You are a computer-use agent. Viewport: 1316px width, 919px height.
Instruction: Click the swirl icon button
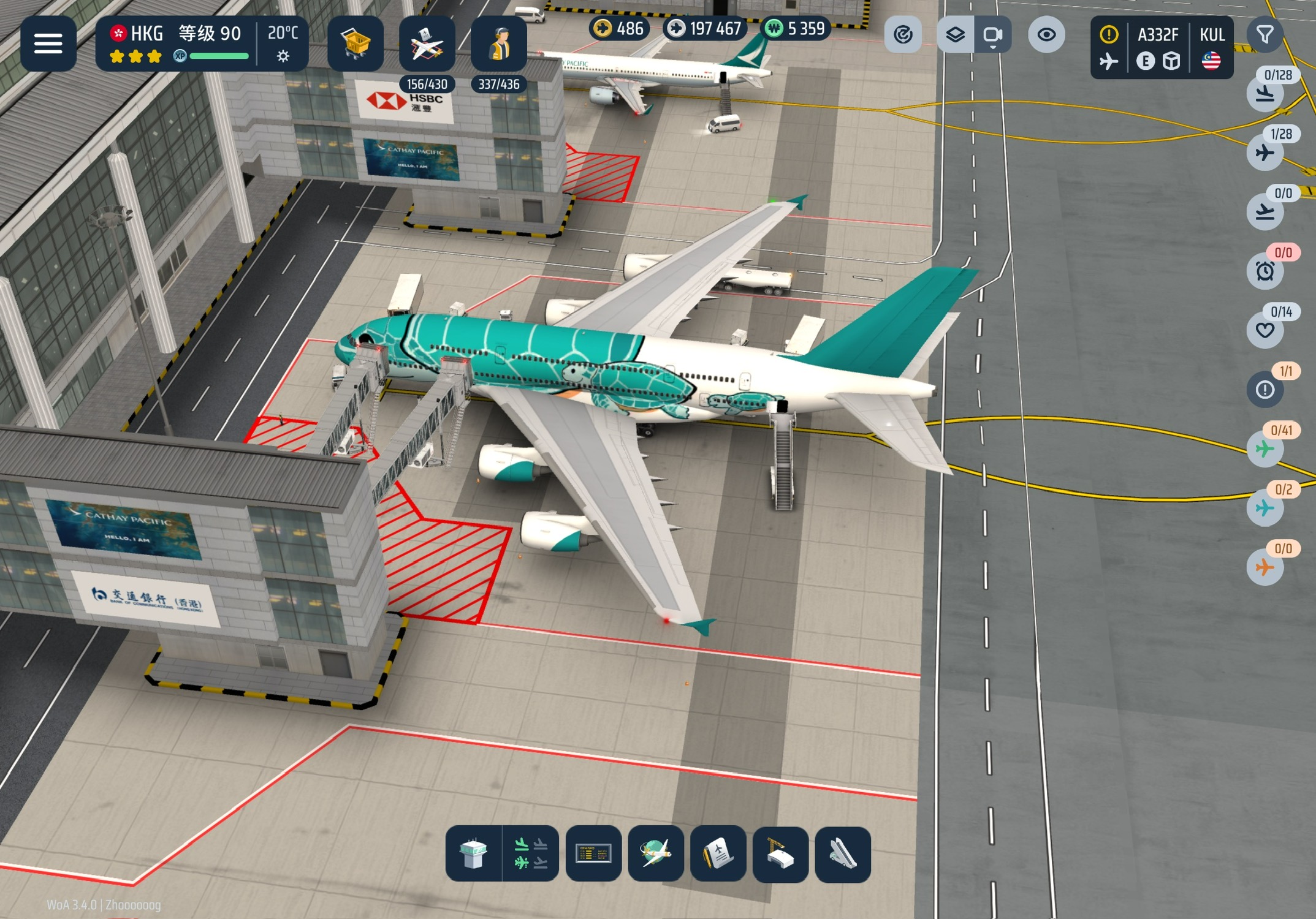pos(903,34)
